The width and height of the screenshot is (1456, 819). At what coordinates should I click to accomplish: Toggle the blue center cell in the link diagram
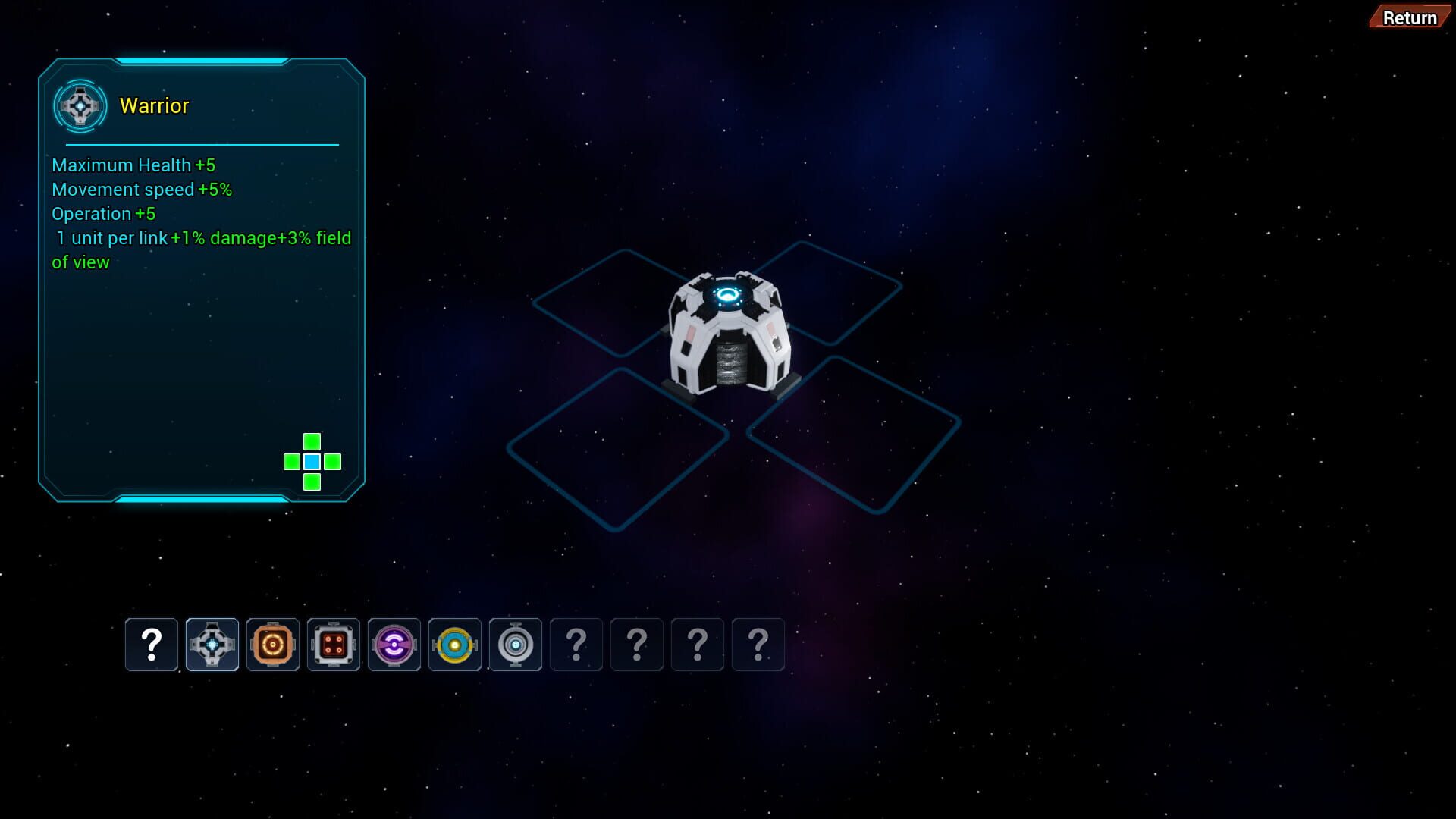click(311, 461)
